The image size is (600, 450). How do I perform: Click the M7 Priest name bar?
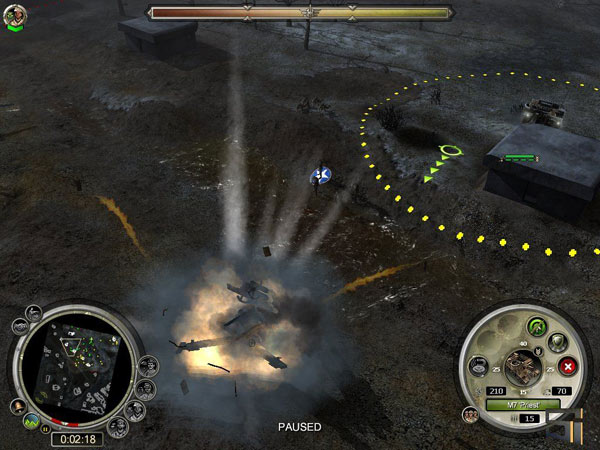pos(522,404)
